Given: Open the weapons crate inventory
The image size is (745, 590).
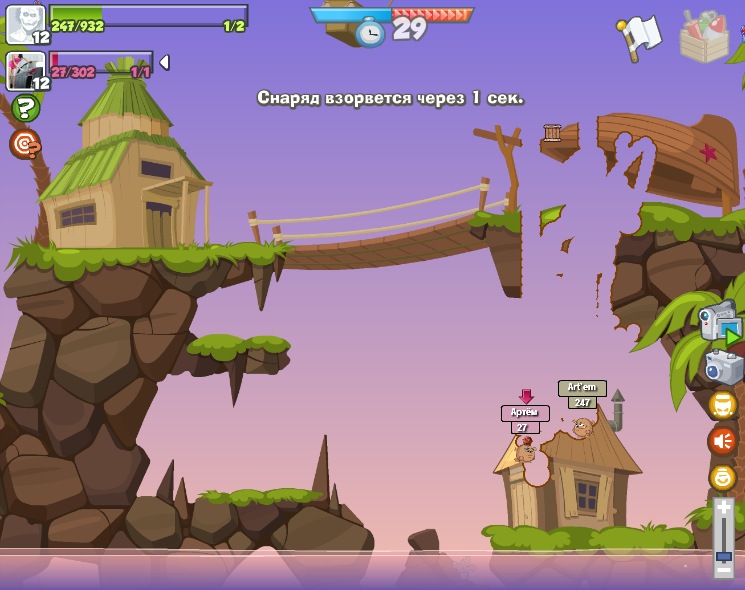Looking at the screenshot, I should 704,37.
